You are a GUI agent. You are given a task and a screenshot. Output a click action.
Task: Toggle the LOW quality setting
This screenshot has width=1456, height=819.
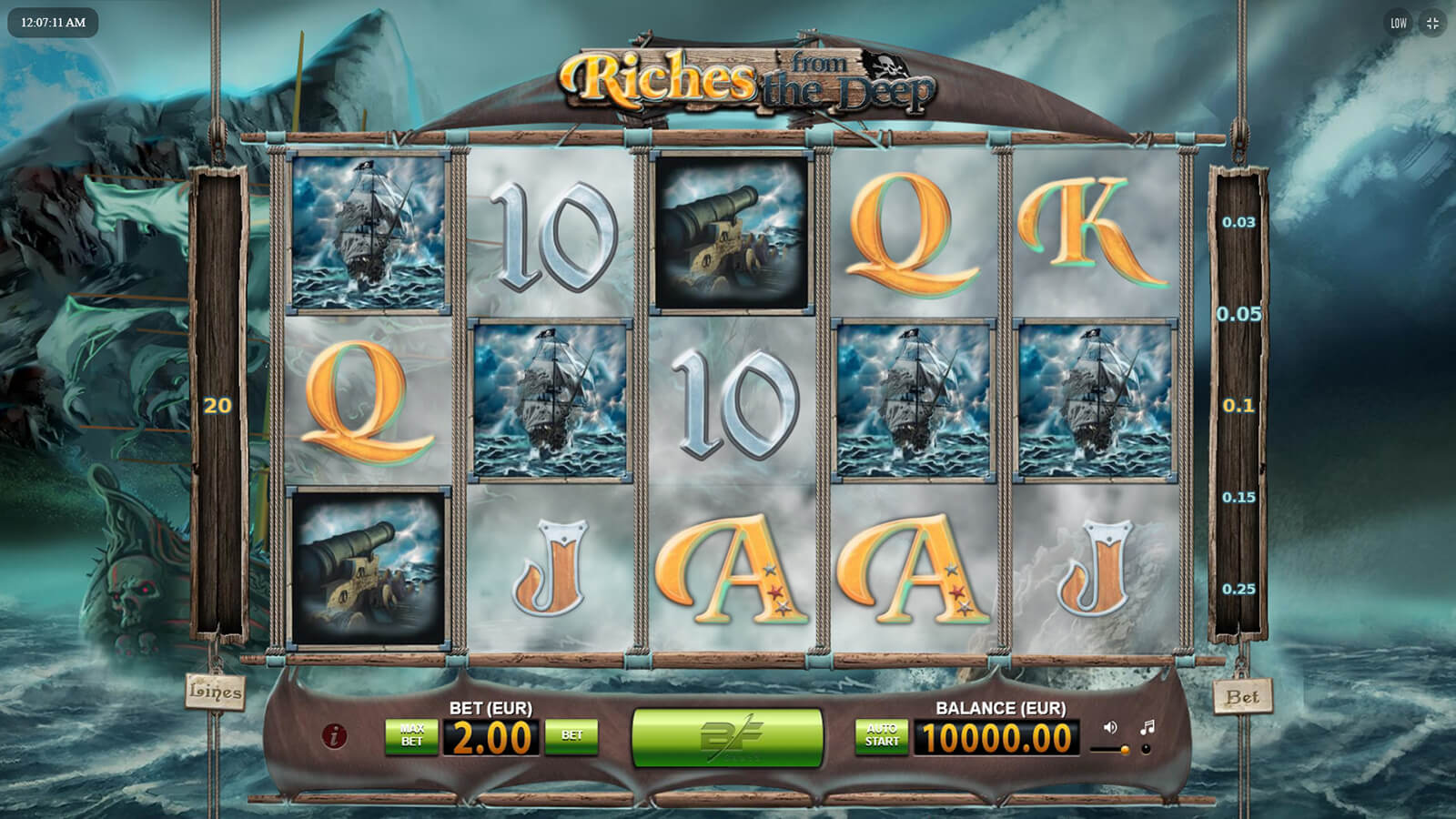(x=1399, y=24)
